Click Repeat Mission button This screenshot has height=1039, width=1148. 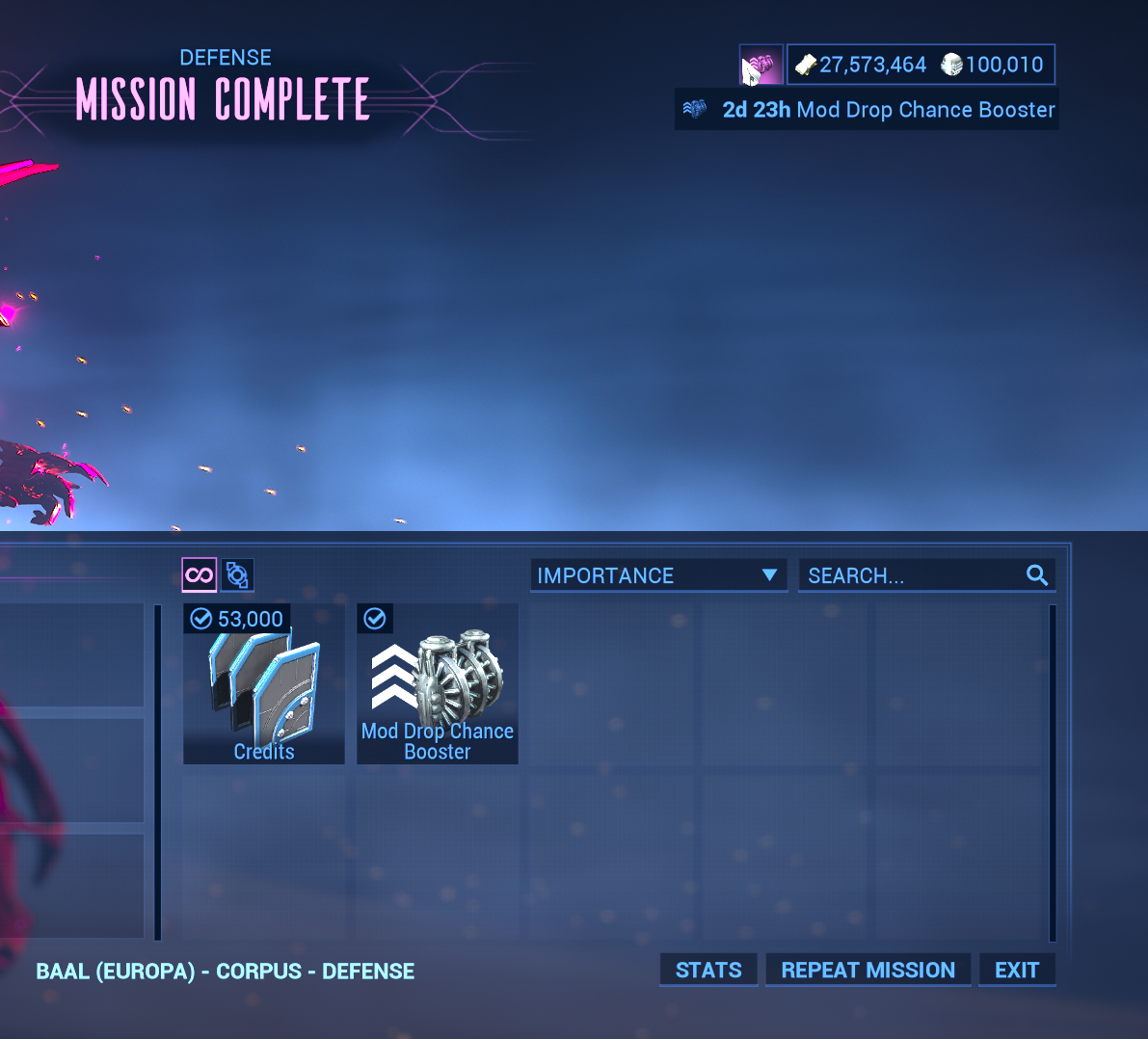click(868, 970)
